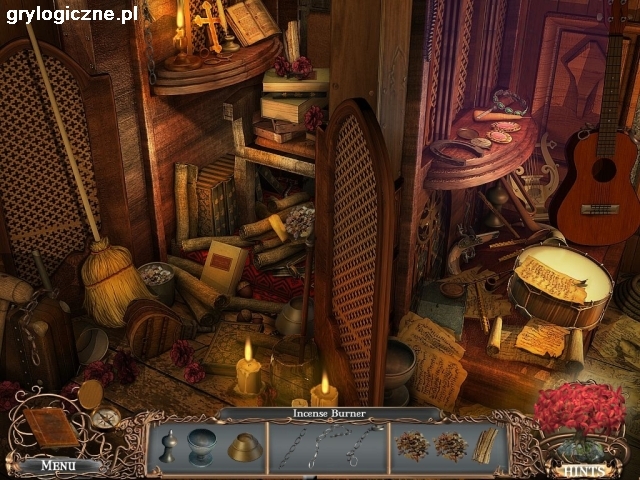Viewport: 640px width, 480px height.
Task: Open the Menu button
Action: (x=58, y=465)
